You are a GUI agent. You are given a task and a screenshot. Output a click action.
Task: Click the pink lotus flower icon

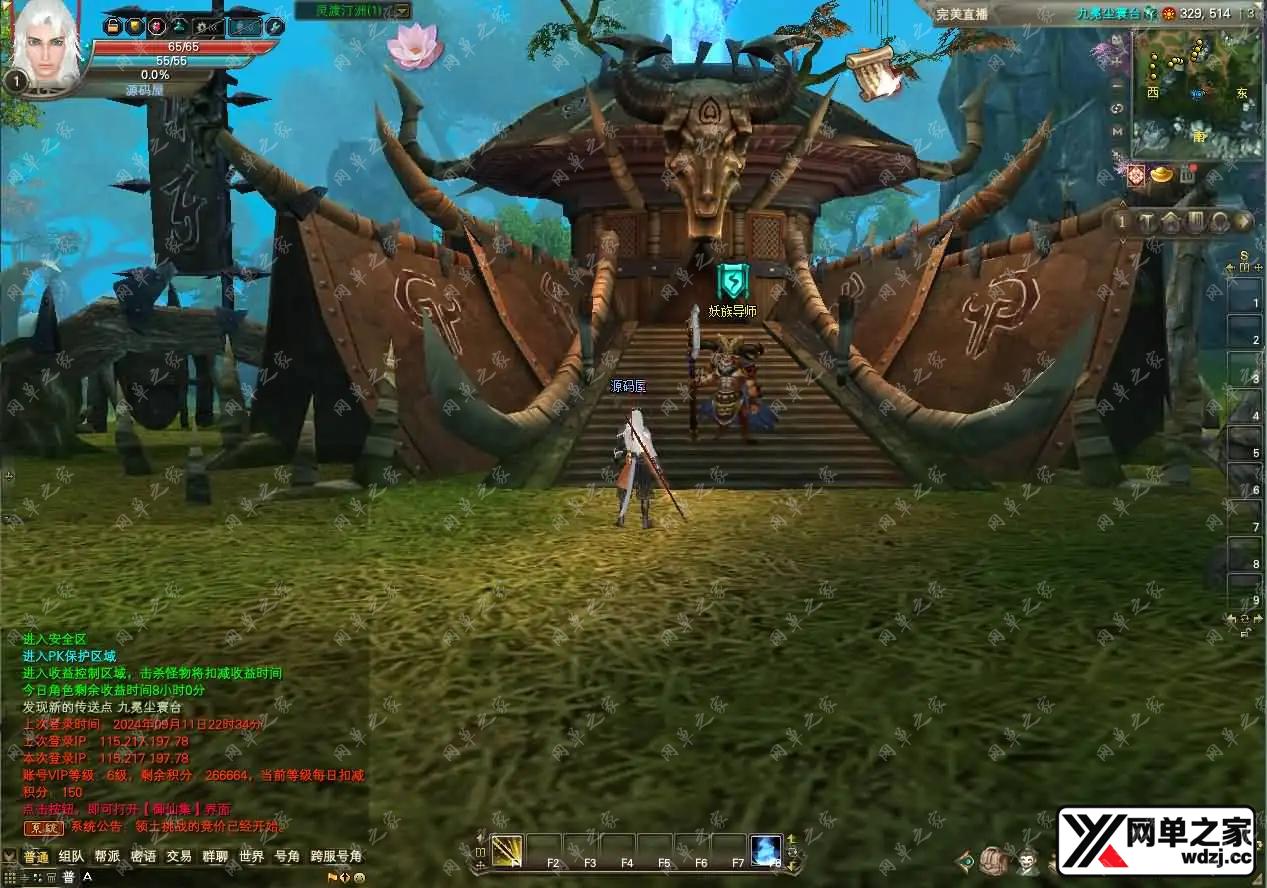414,46
